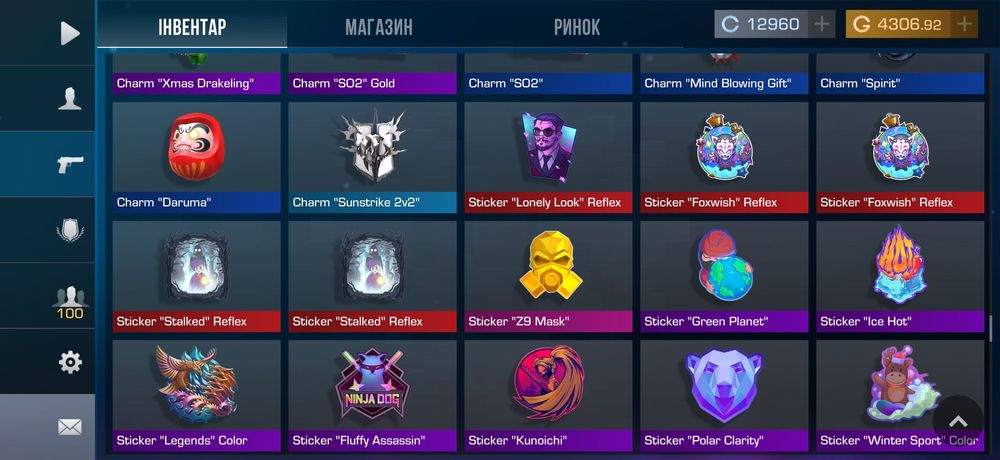Select the Sticker "Fluffy Assassin"
1000x460 pixels.
372,395
